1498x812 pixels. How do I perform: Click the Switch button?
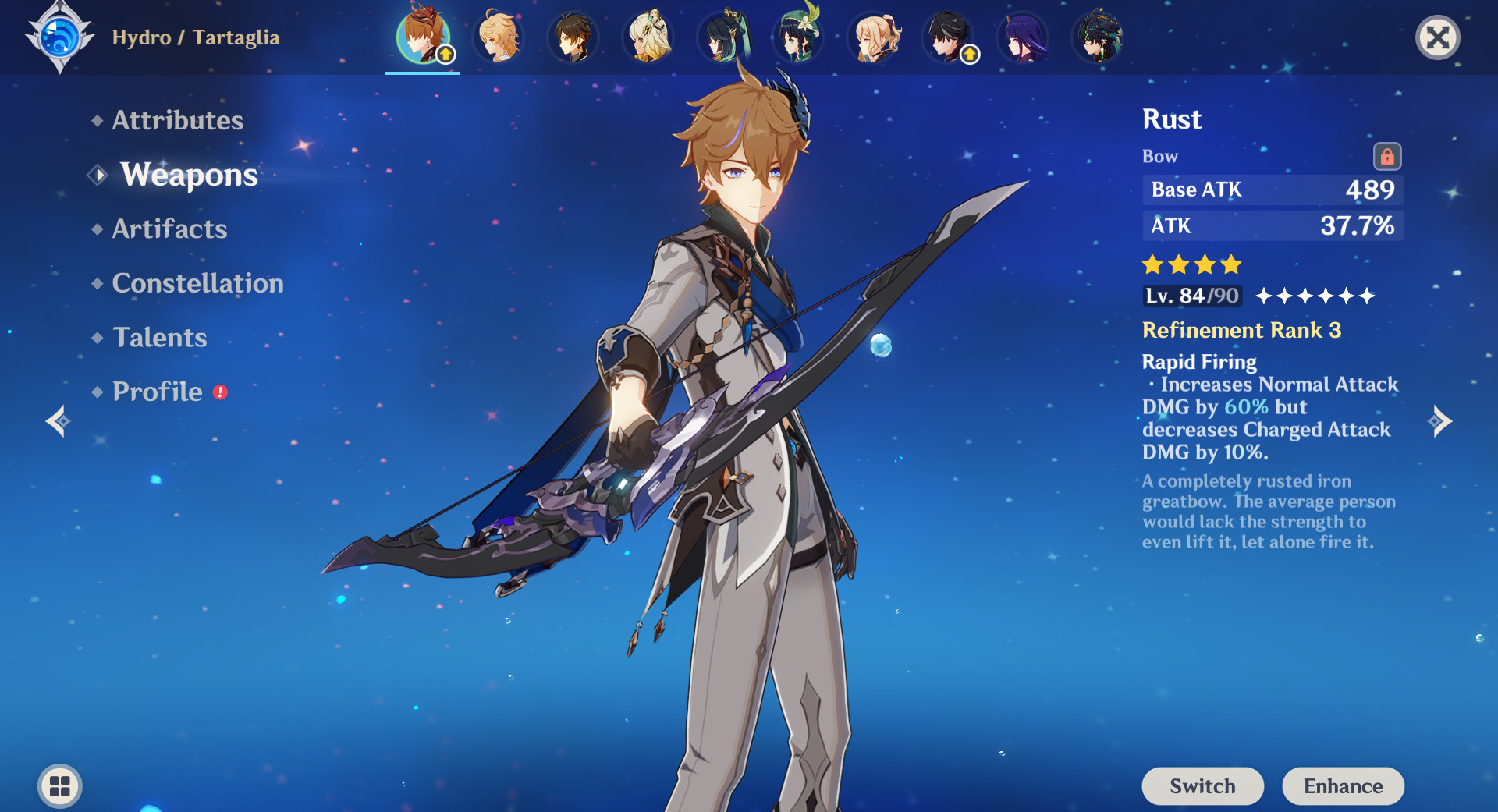[x=1202, y=786]
